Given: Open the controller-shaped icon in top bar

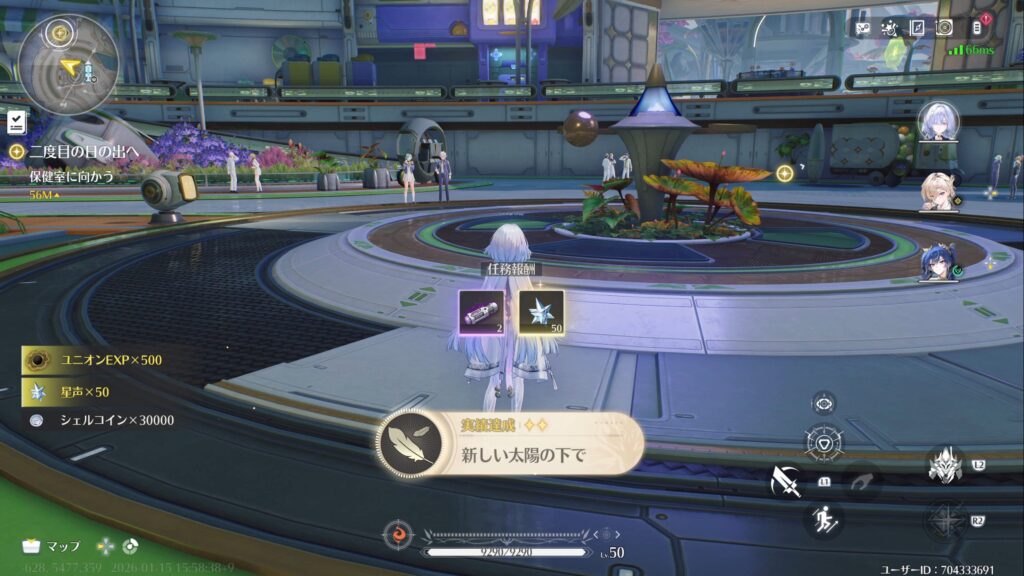Looking at the screenshot, I should (x=863, y=28).
